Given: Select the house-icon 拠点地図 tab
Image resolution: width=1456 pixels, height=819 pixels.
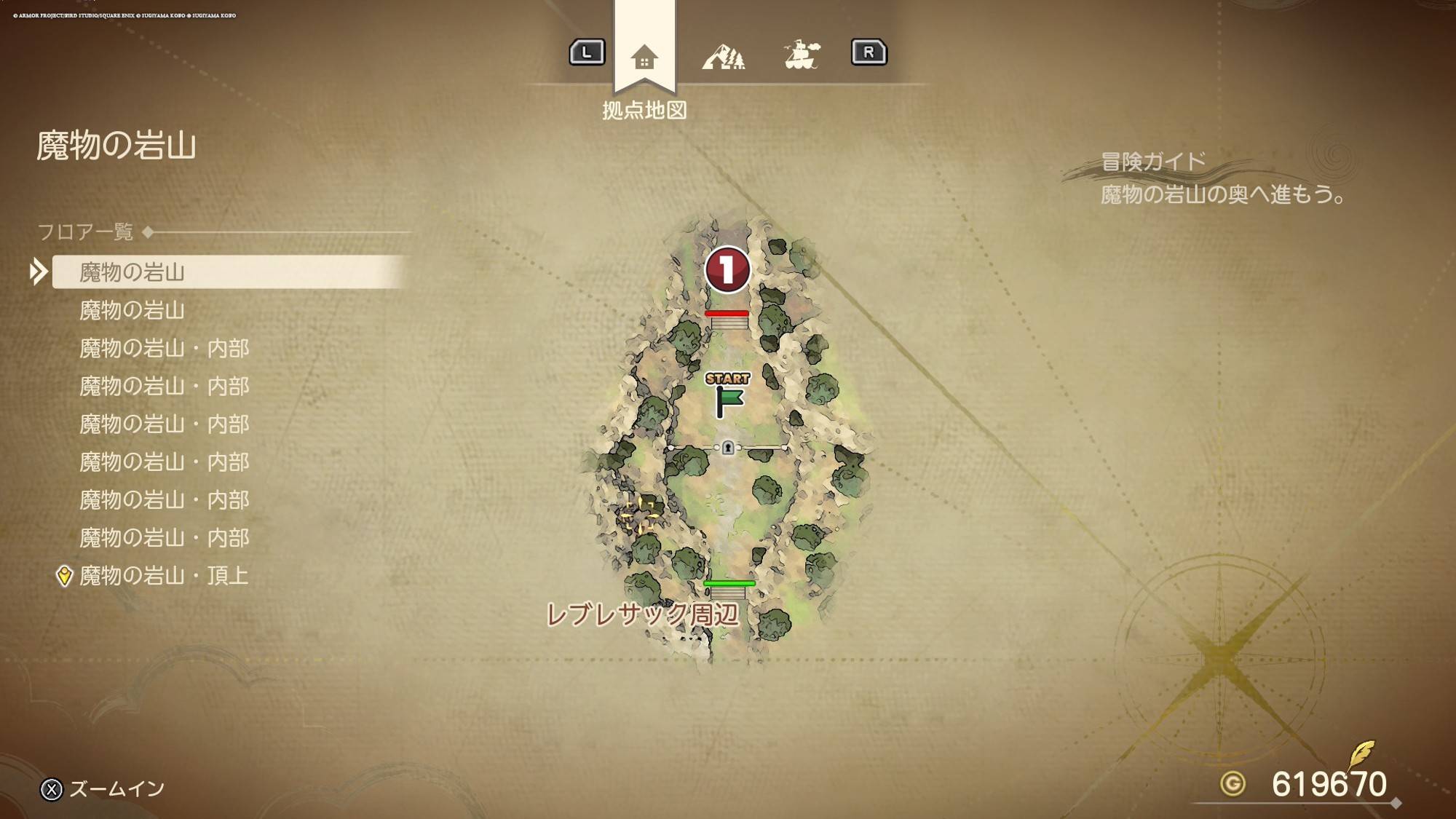Looking at the screenshot, I should 644,57.
